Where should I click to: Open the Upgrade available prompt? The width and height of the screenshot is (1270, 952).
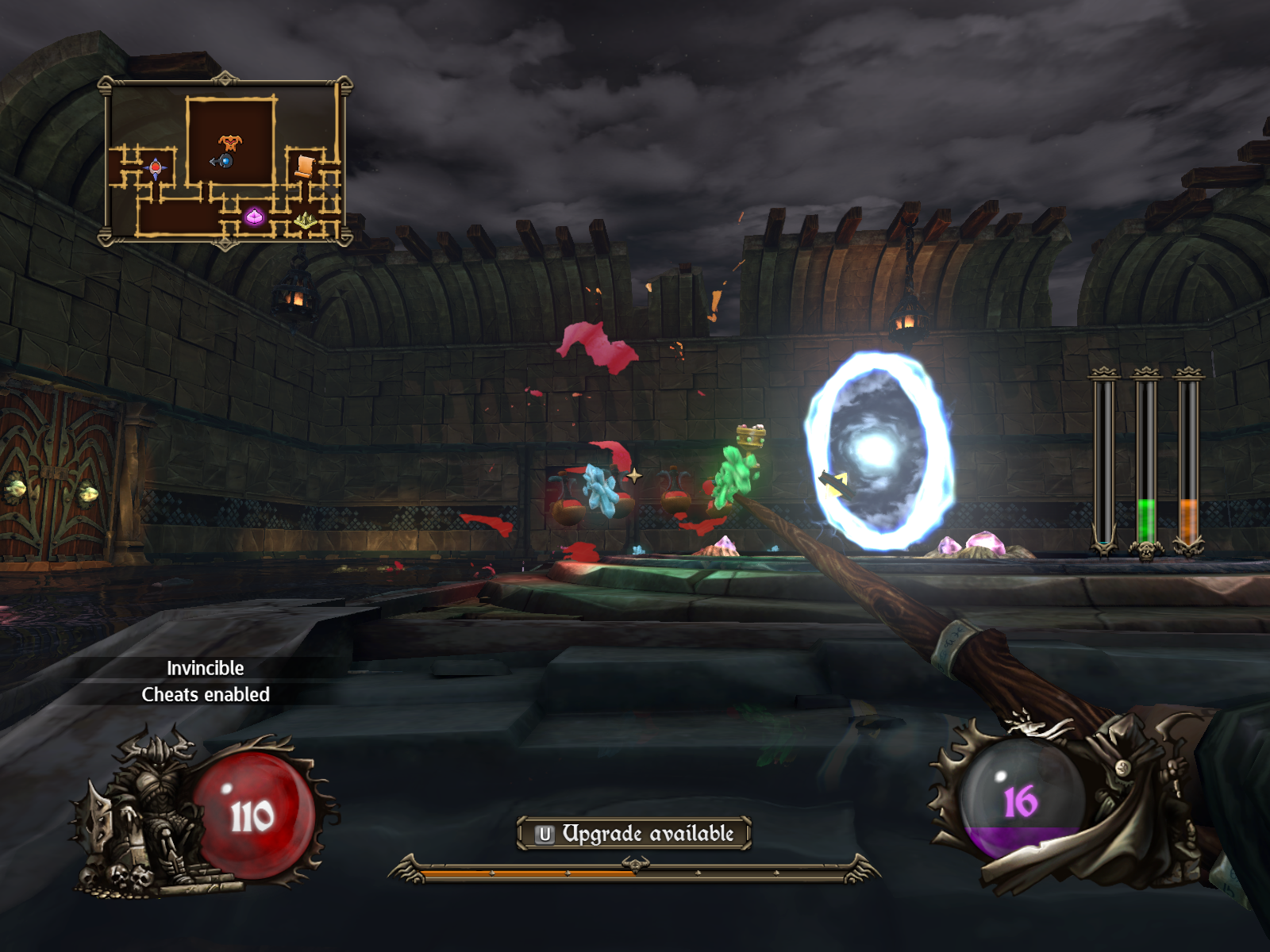tap(633, 834)
